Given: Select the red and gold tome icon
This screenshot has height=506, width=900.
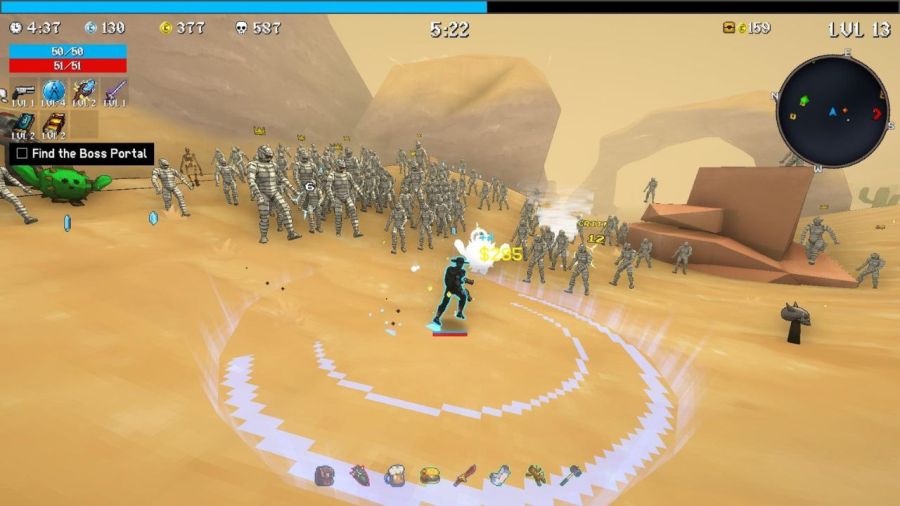Looking at the screenshot, I should (x=53, y=123).
